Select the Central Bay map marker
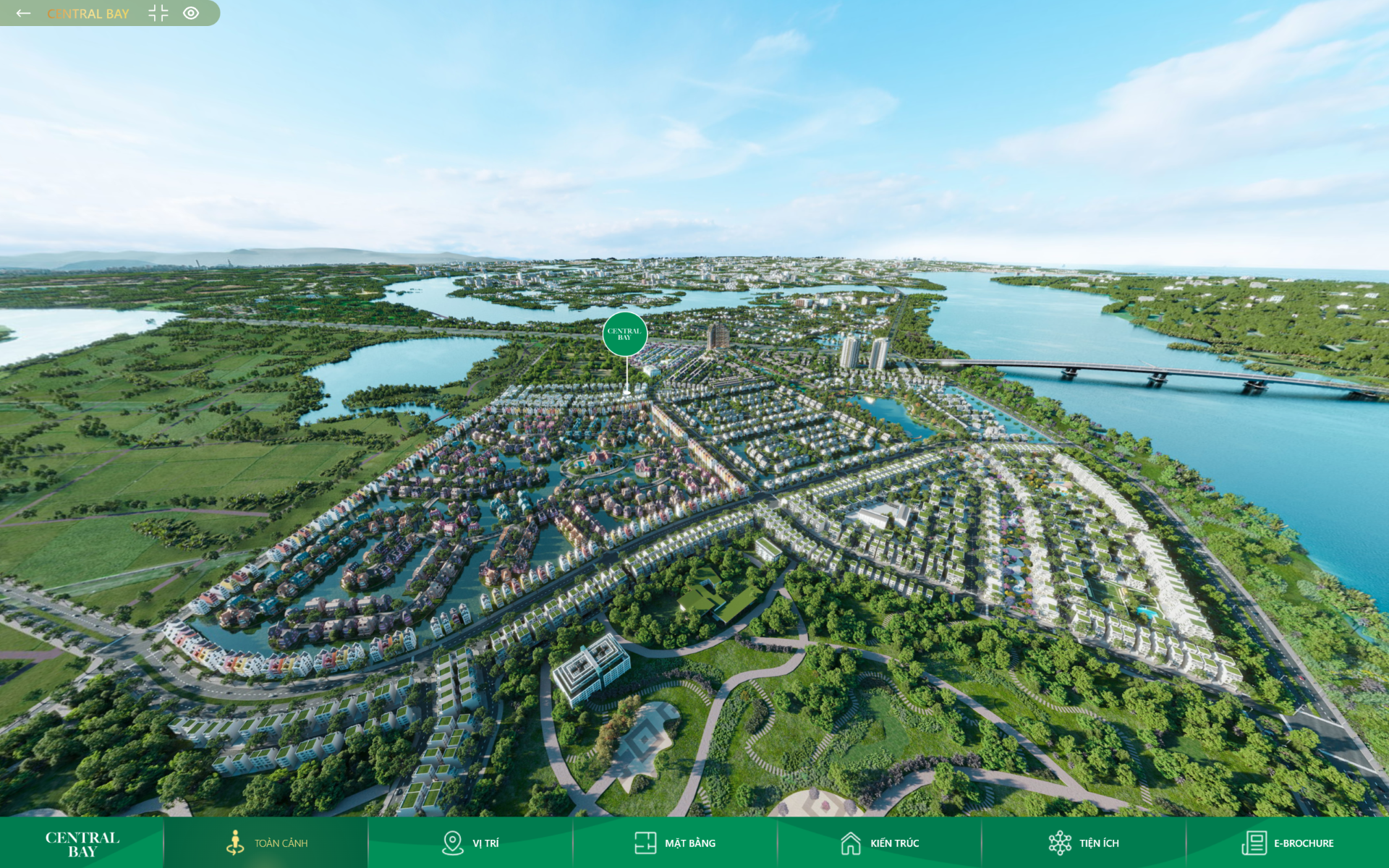The width and height of the screenshot is (1389, 868). click(625, 334)
